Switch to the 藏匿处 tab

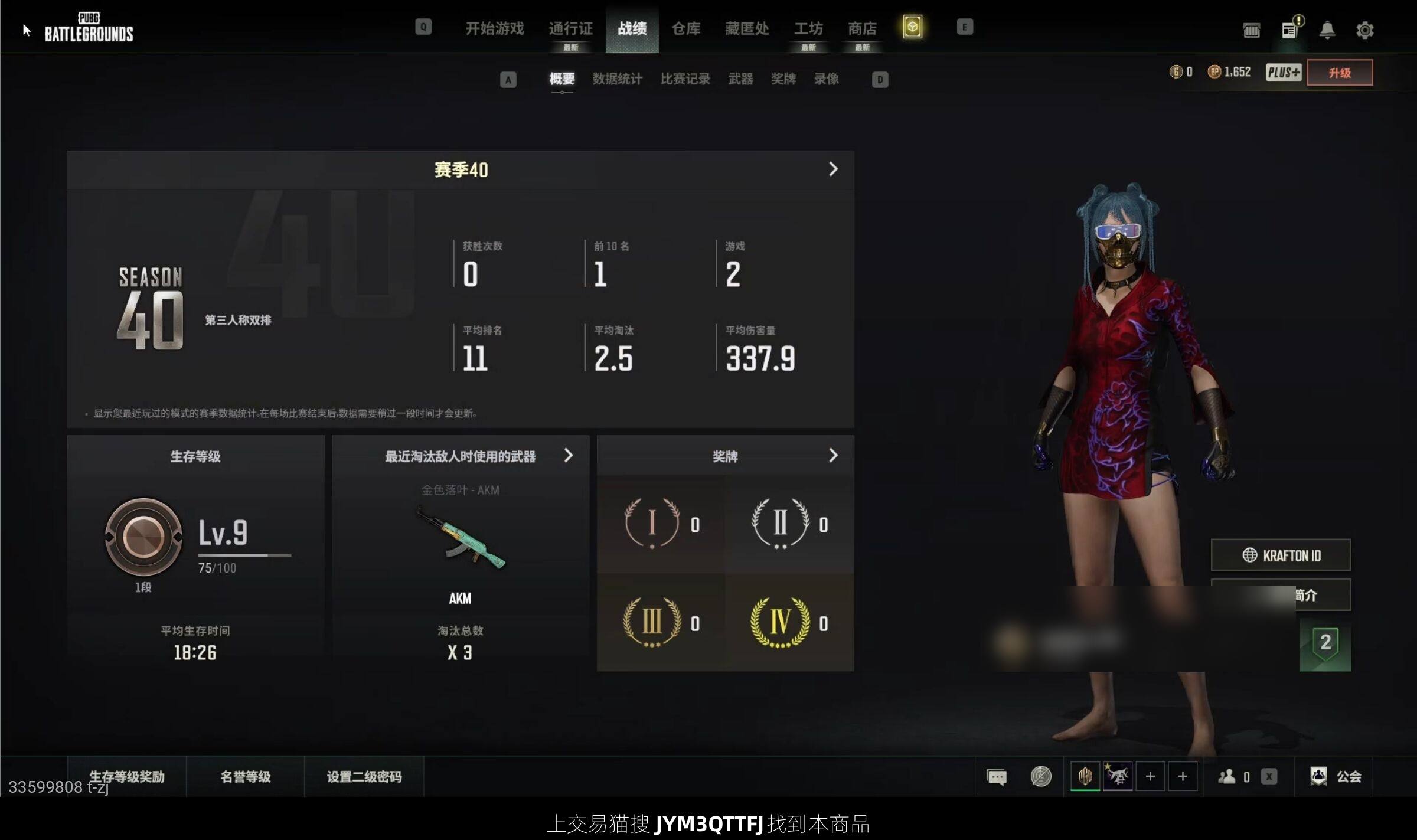(x=747, y=28)
